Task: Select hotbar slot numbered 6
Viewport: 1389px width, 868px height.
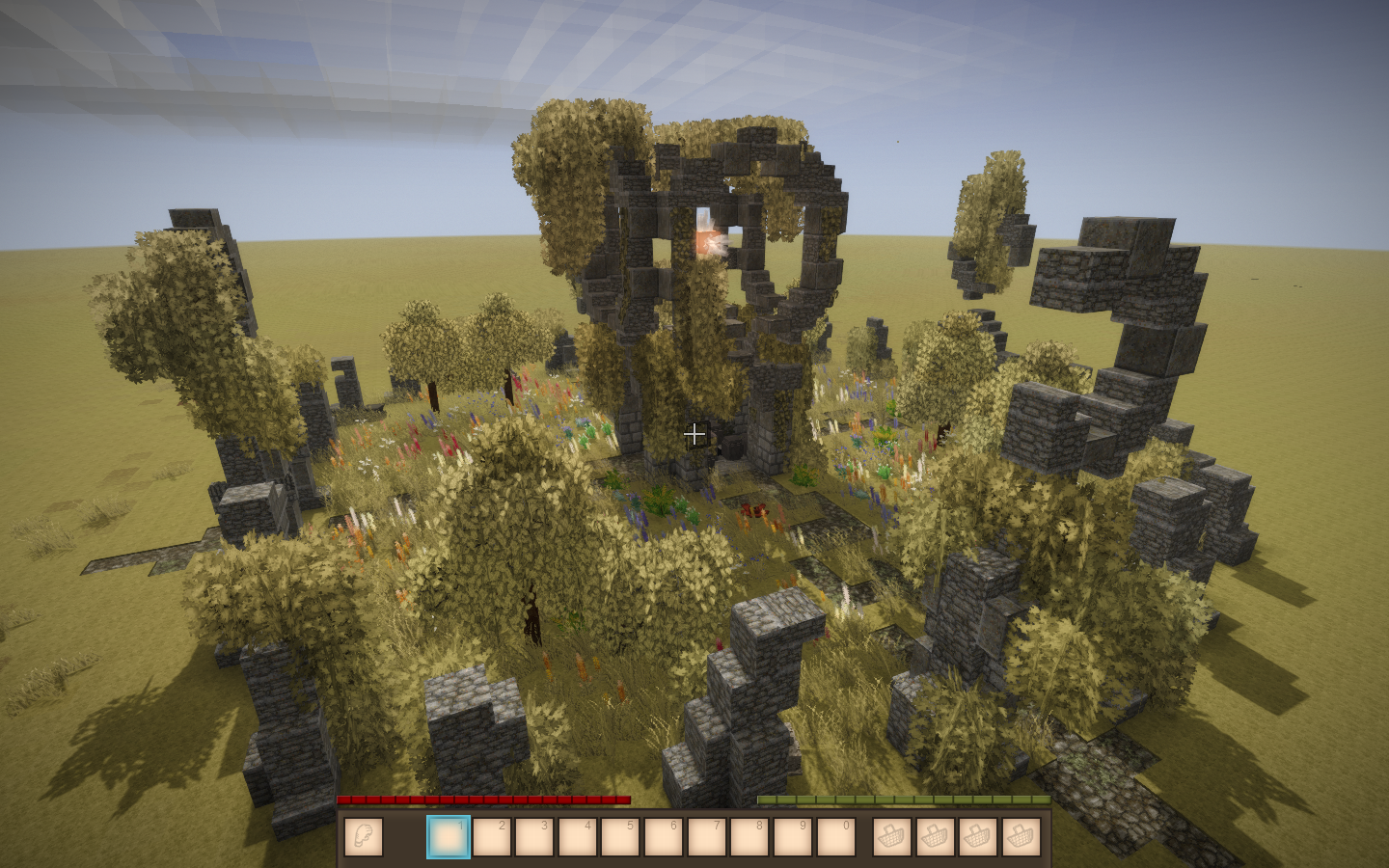Action: tap(664, 837)
